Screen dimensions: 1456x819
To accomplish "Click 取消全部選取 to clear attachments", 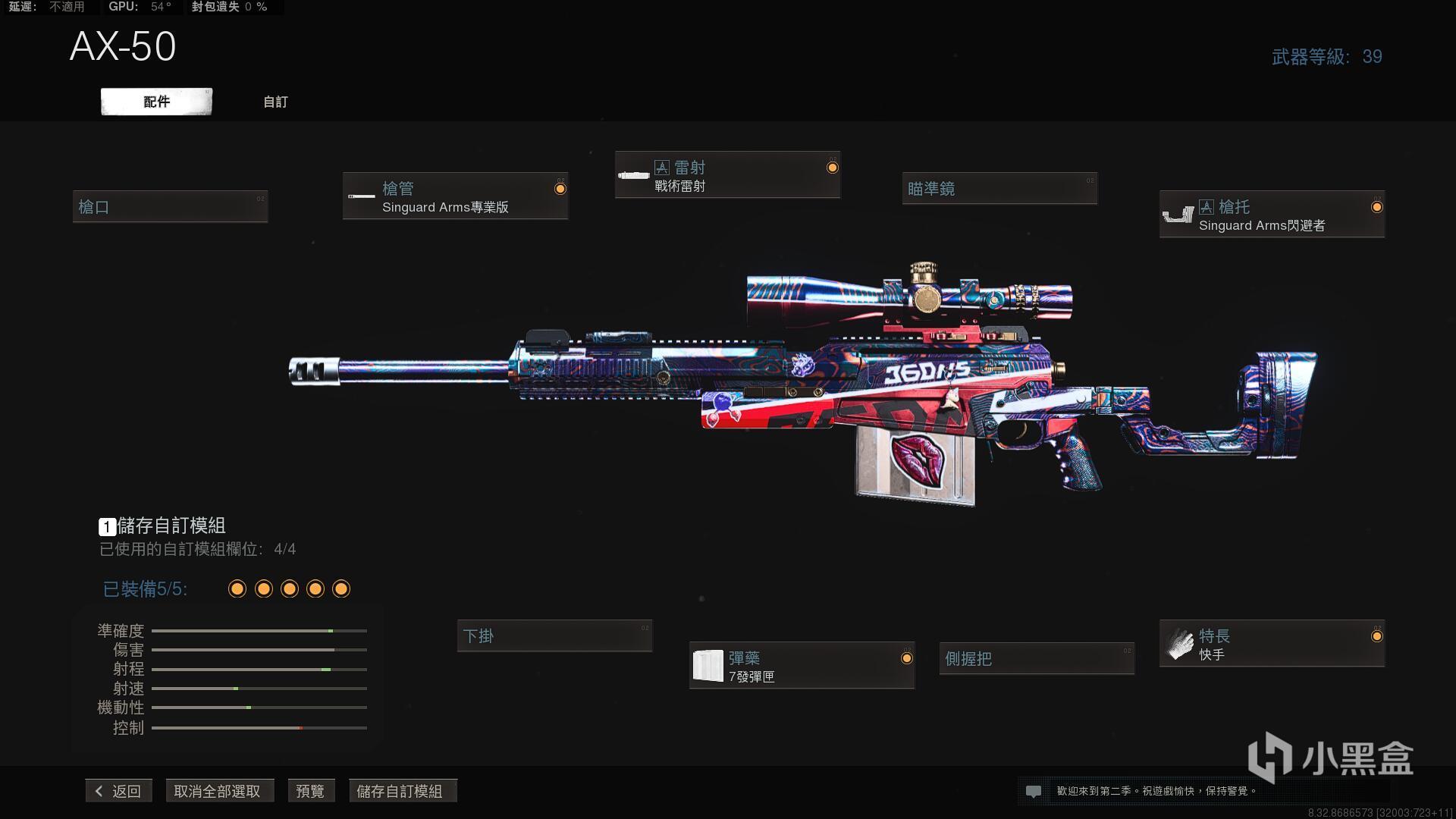I will pos(218,791).
